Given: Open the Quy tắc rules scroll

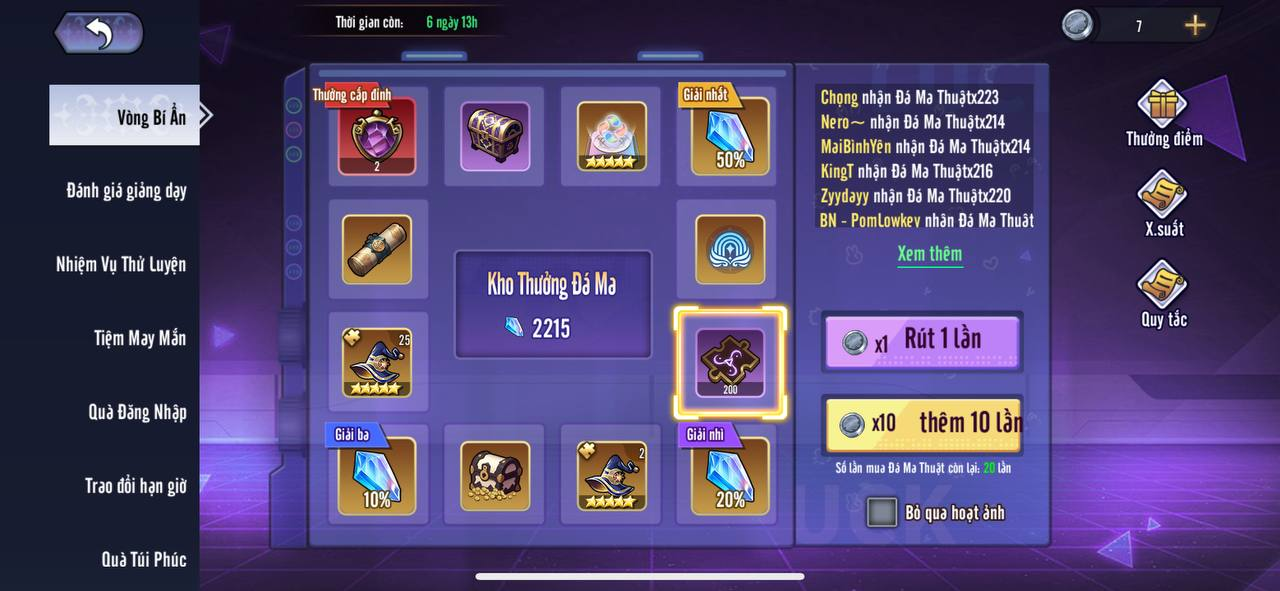Looking at the screenshot, I should tap(1162, 287).
